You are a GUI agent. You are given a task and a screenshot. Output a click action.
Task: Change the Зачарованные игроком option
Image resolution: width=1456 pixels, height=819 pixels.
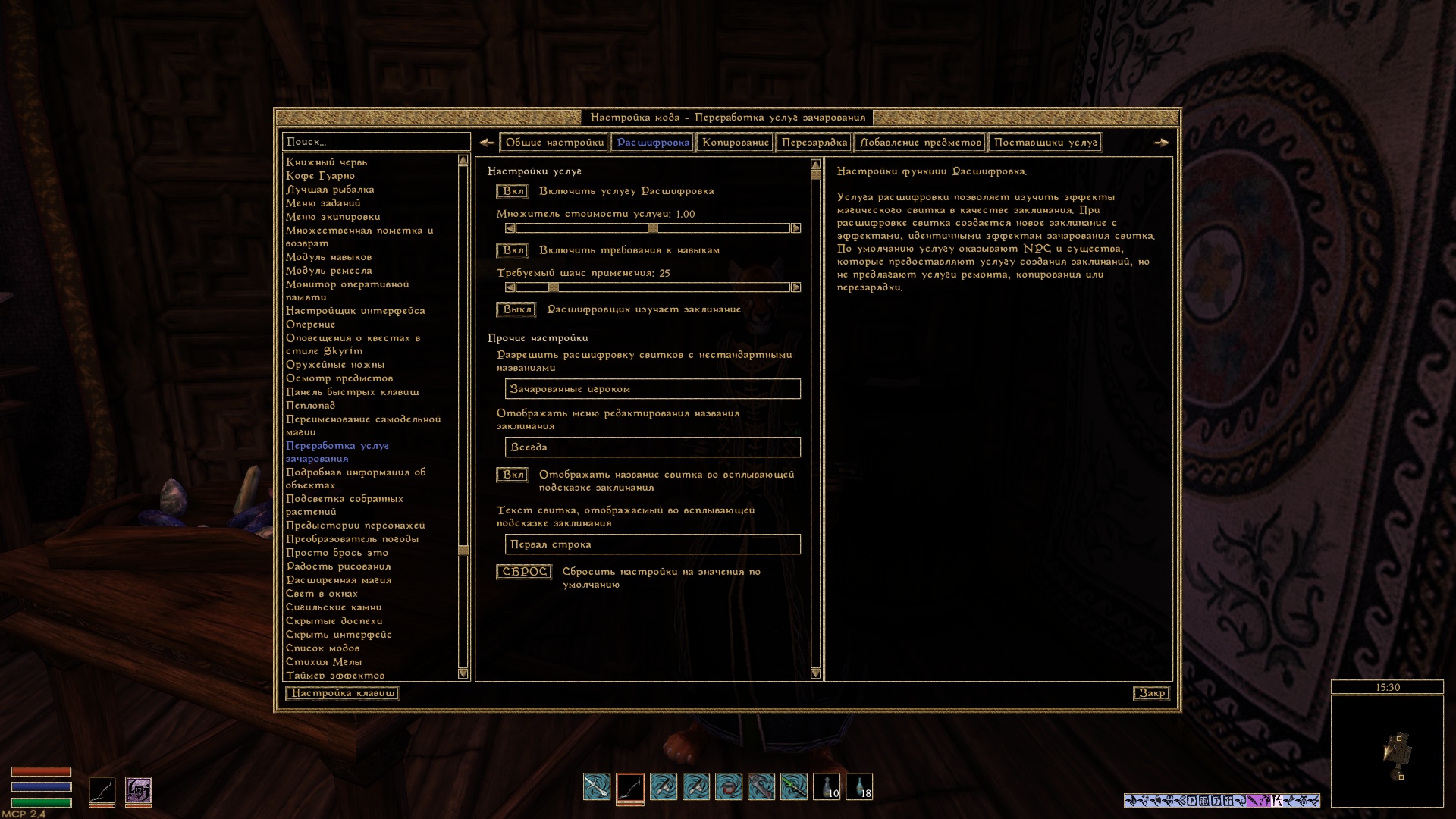pos(652,389)
